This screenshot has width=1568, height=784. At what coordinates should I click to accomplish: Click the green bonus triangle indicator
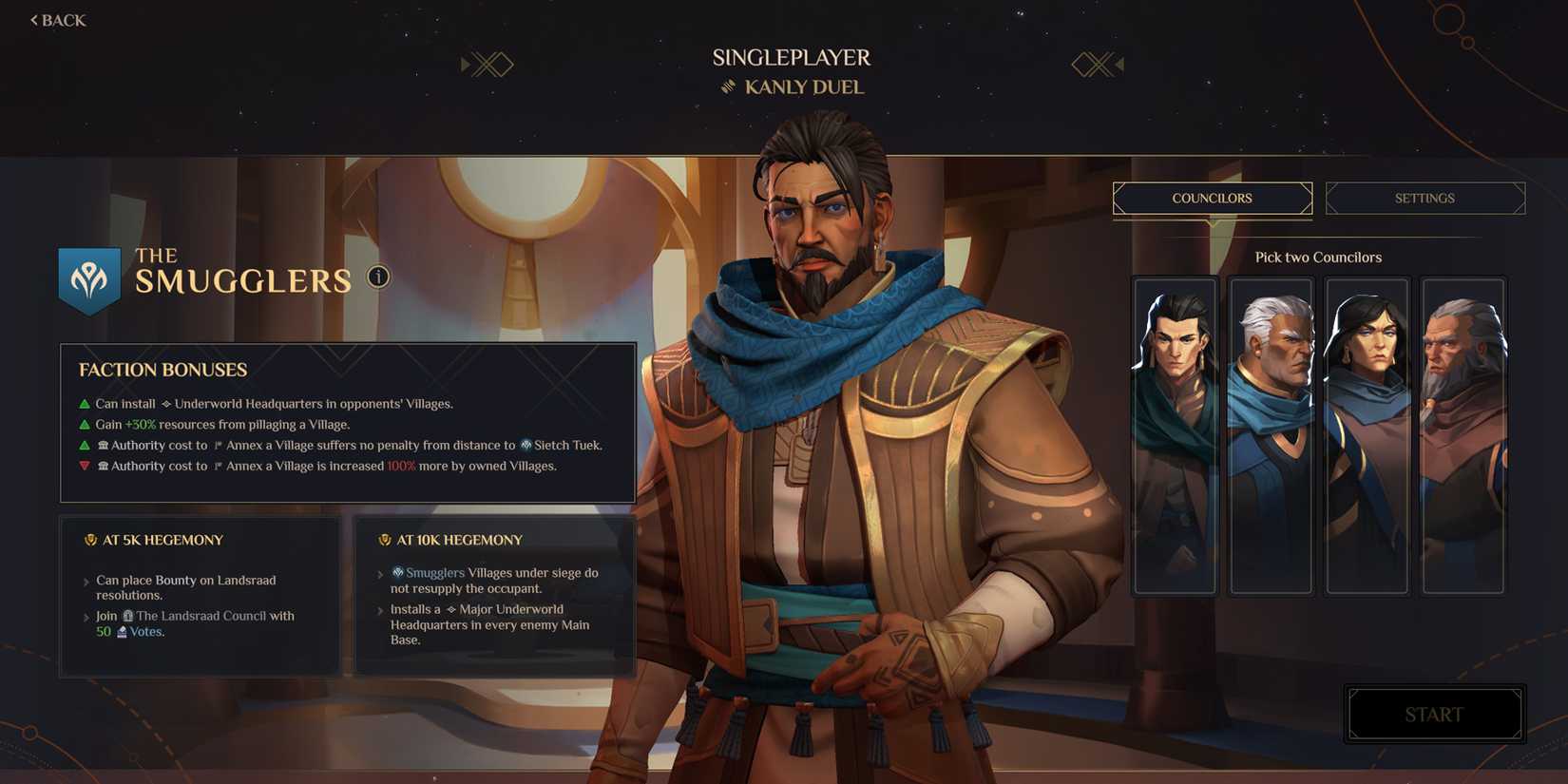84,403
